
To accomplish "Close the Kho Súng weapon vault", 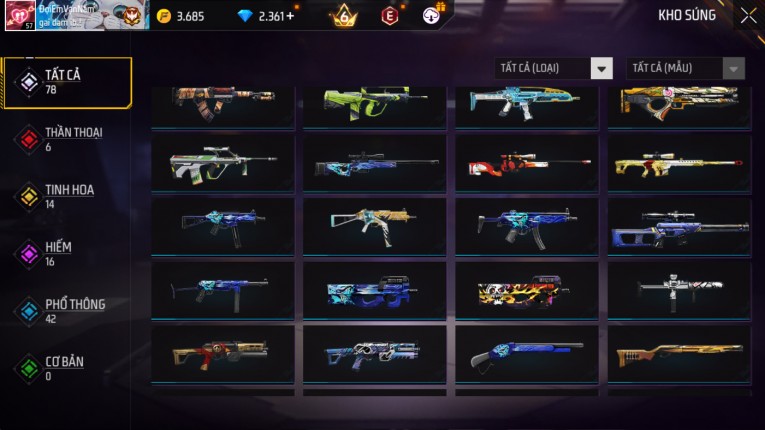I will (748, 15).
